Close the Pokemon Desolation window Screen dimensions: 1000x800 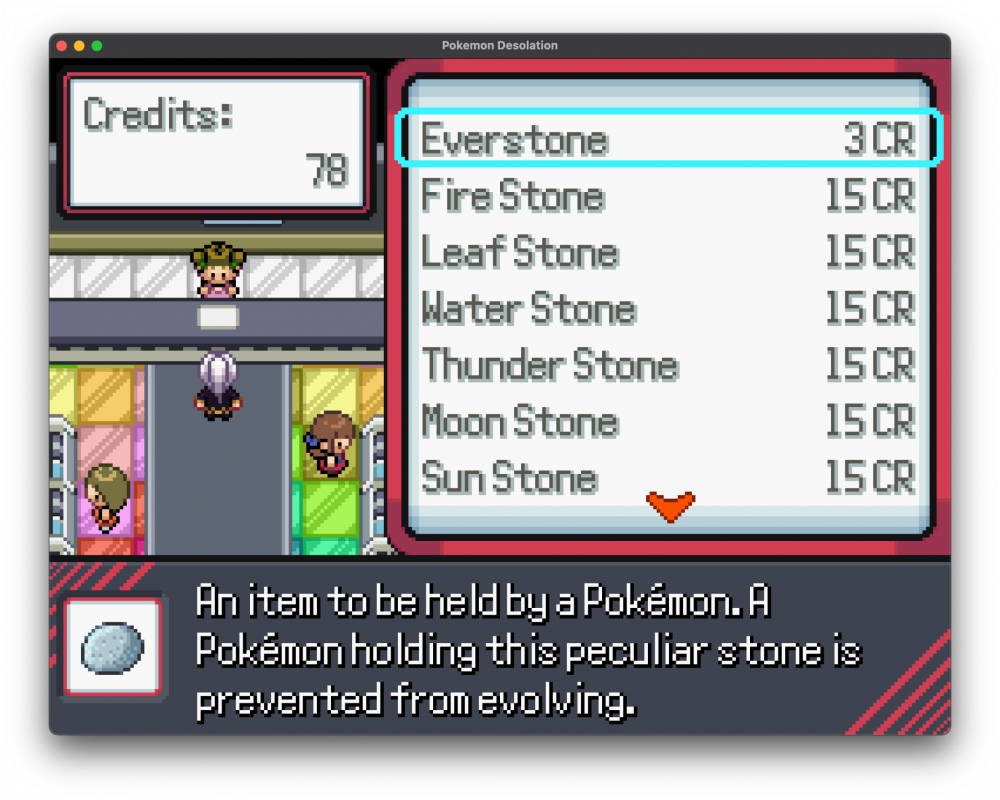click(x=62, y=46)
